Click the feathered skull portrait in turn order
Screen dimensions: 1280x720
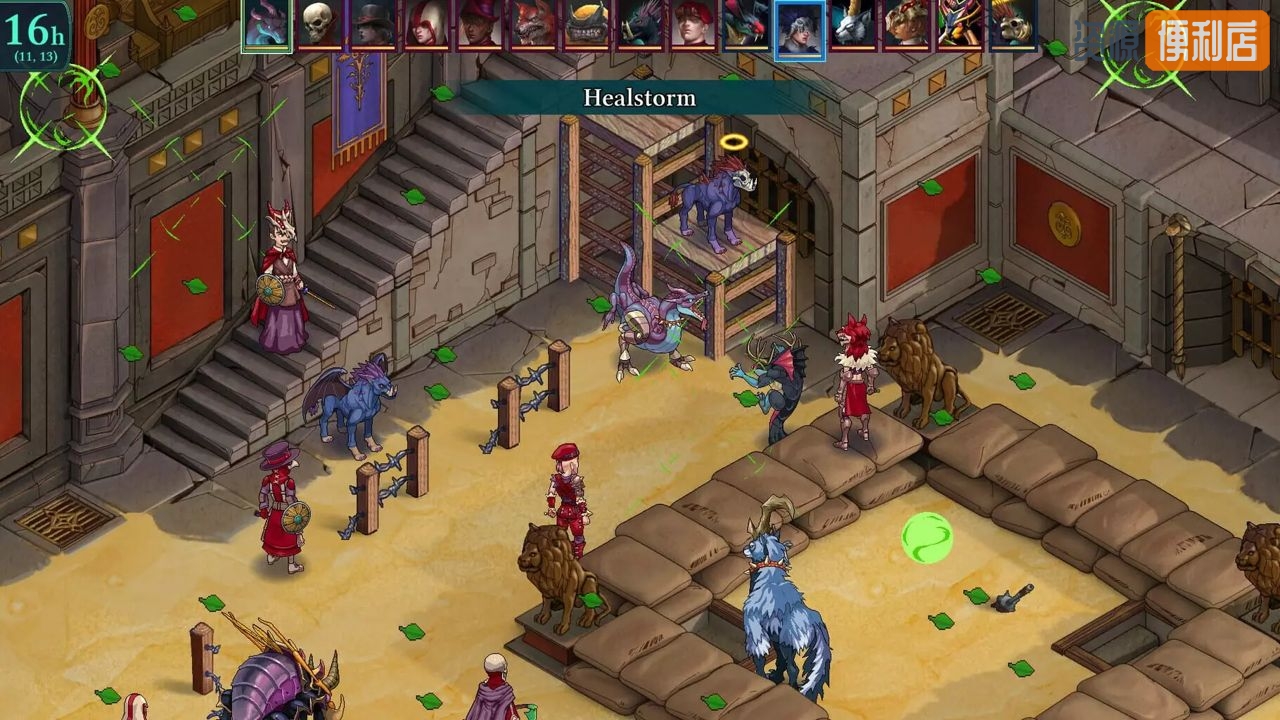pos(1012,24)
